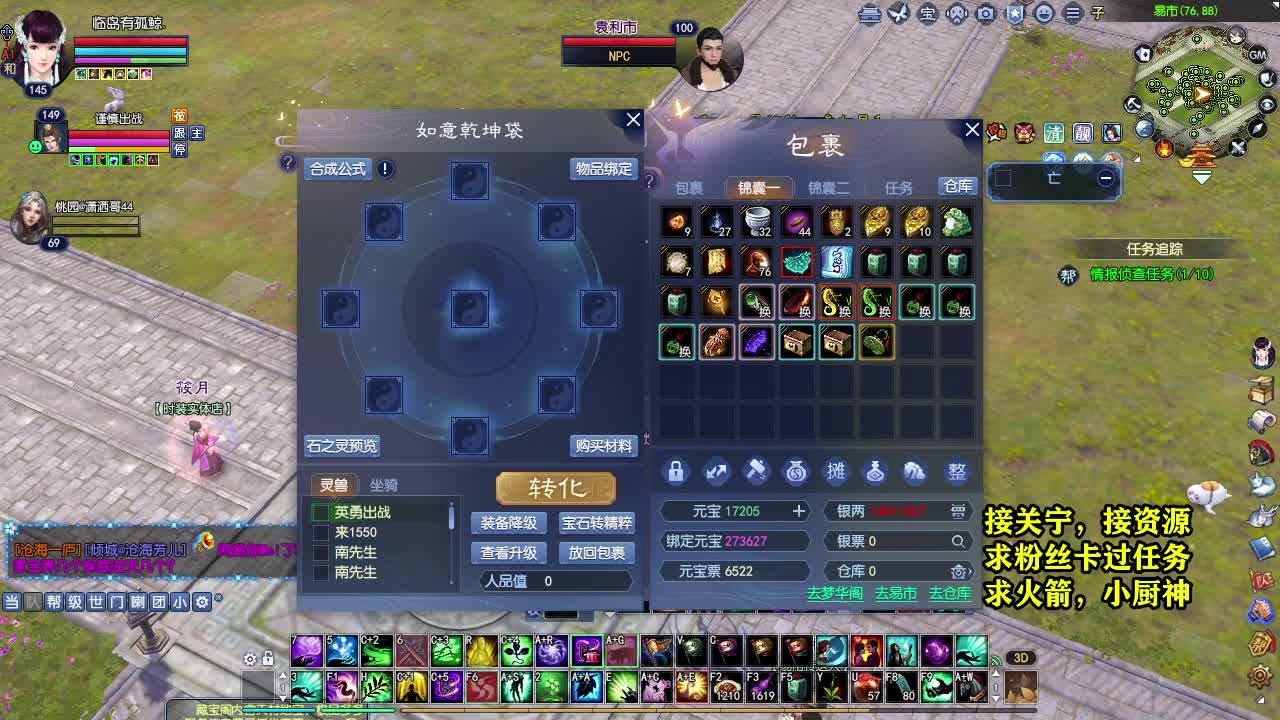
Task: Select the repair hammer icon in the bag
Action: (756, 472)
